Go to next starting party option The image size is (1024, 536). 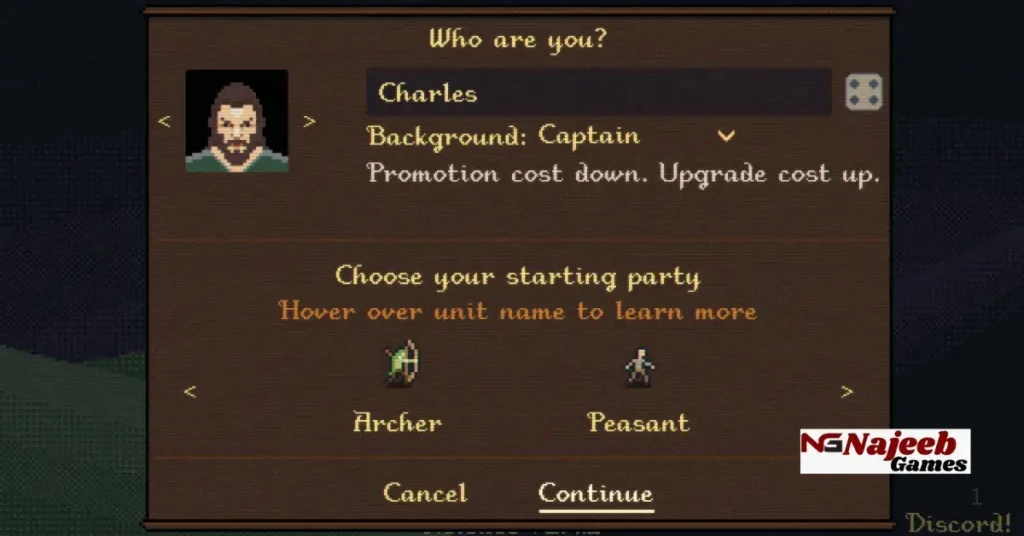point(847,392)
